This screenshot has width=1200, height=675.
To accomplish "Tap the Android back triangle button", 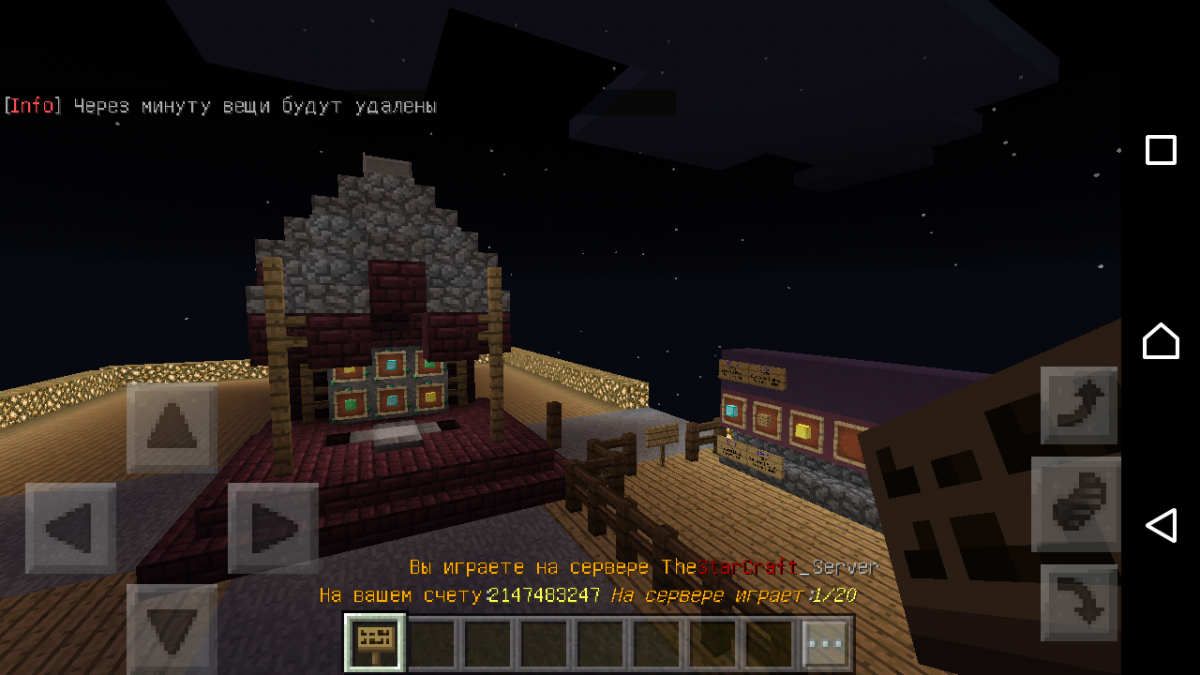I will 1160,525.
